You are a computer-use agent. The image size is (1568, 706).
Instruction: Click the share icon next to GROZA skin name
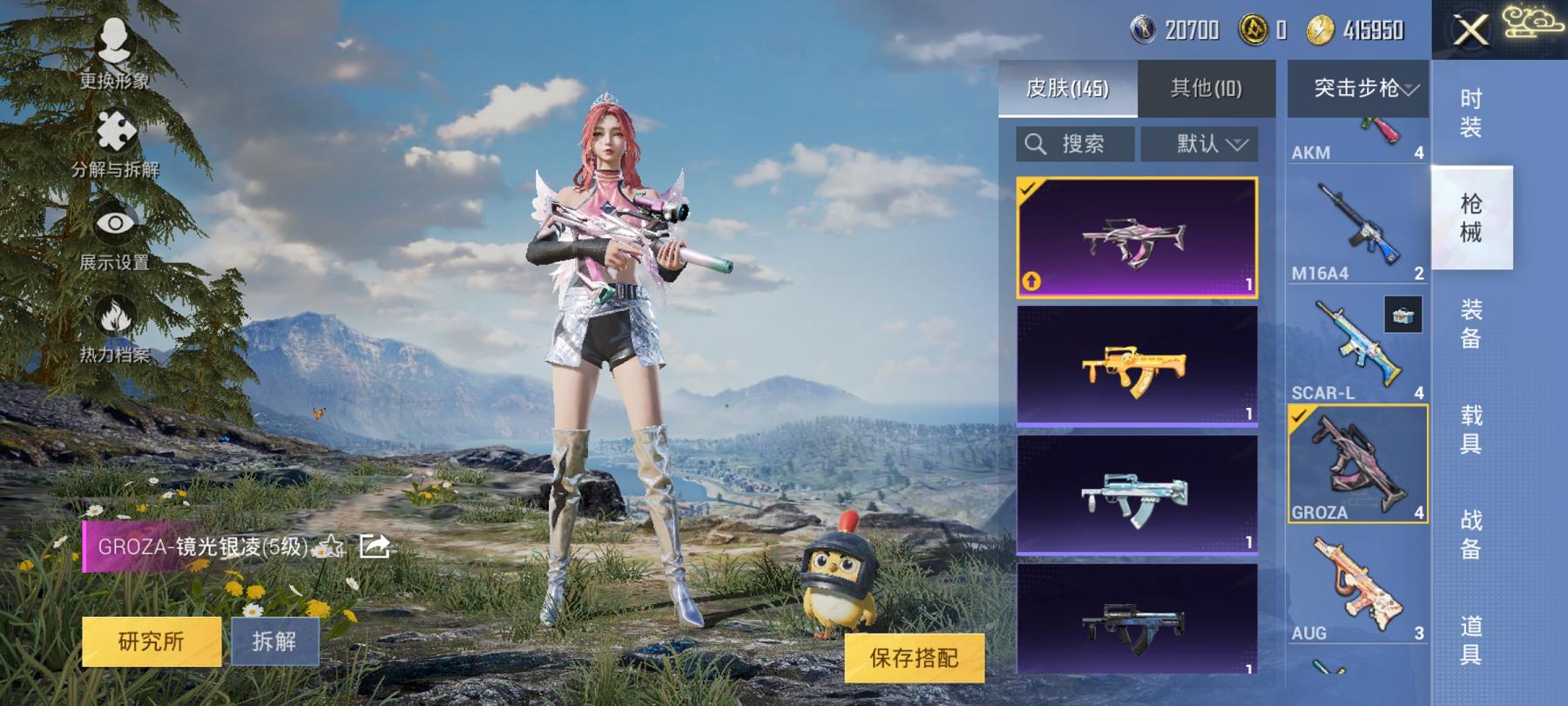375,546
